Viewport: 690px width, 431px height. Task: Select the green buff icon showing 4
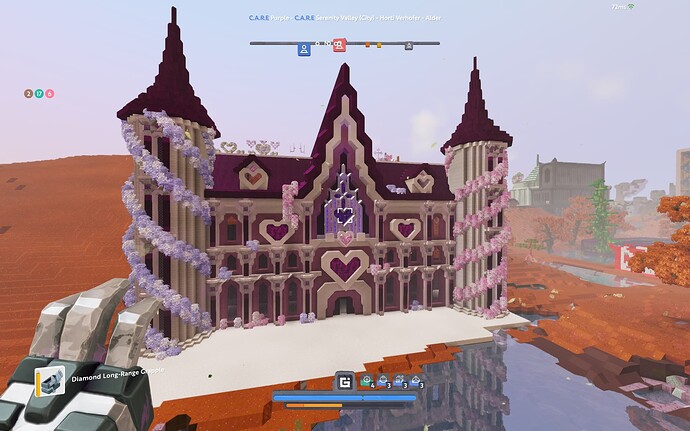[x=367, y=380]
